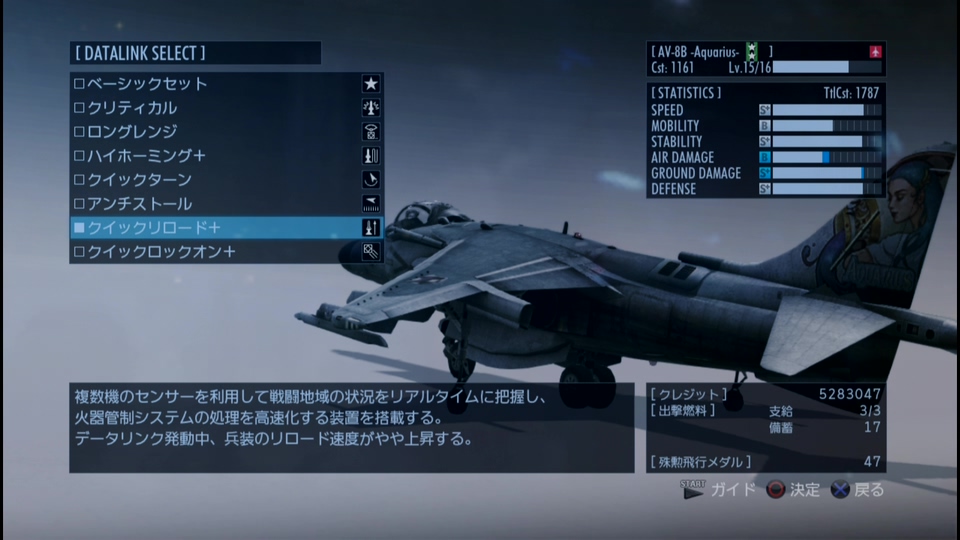Select the ベーシックセット datalink entry
Screen dimensions: 960x540
pos(147,84)
